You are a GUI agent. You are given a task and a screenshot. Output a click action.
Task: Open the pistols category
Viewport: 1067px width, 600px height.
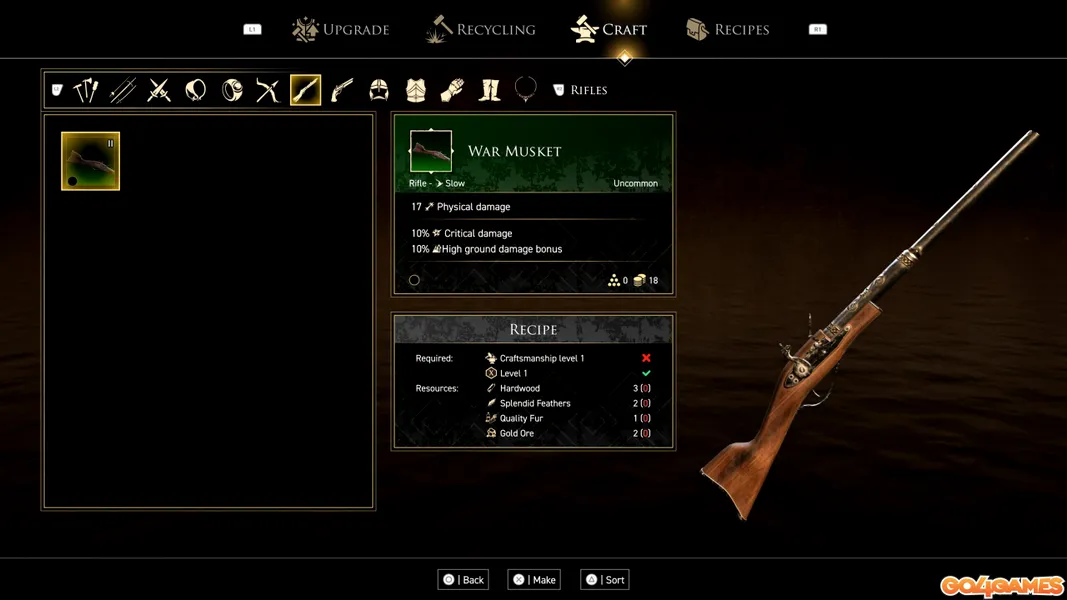tap(342, 91)
